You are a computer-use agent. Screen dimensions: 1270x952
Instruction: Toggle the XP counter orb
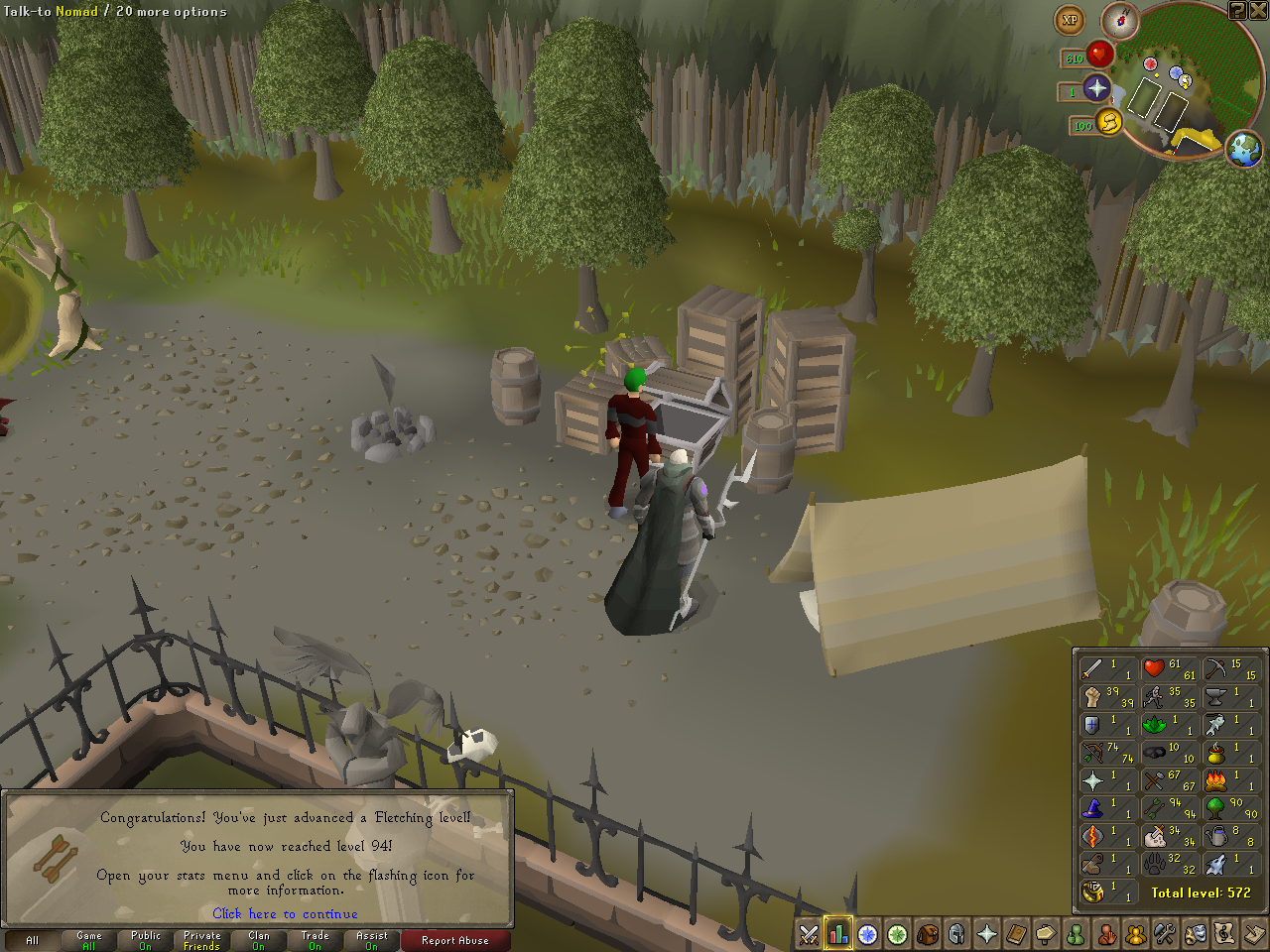coord(1070,20)
